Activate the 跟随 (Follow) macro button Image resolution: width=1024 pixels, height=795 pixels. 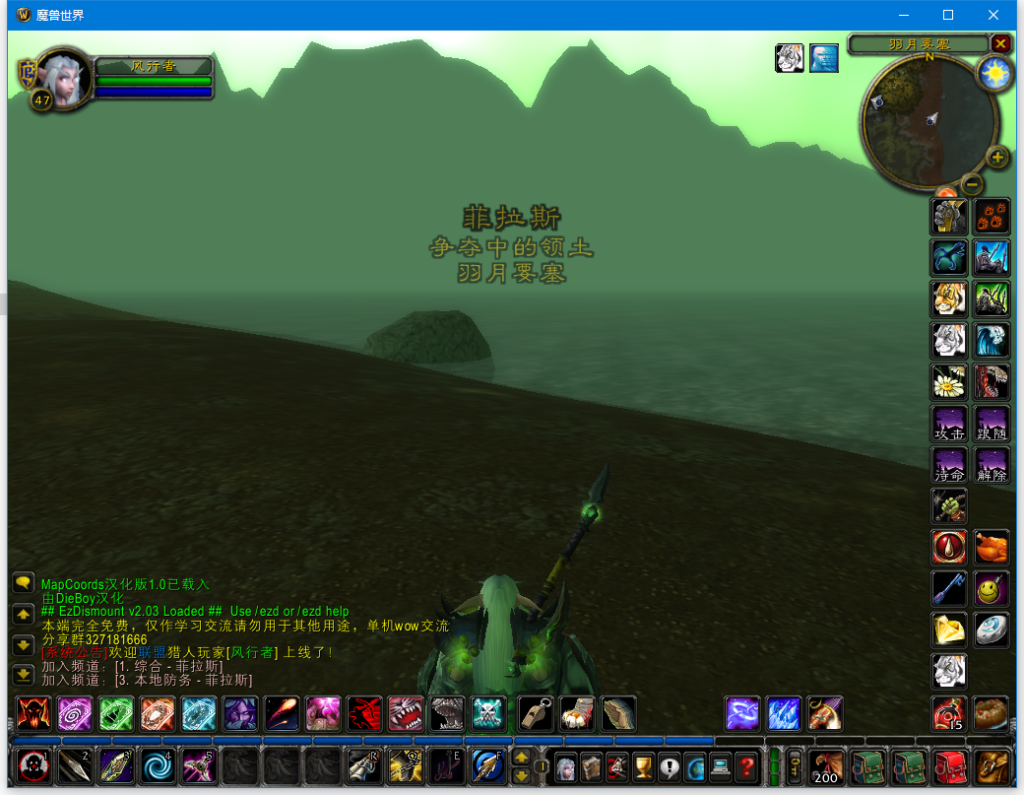click(992, 424)
